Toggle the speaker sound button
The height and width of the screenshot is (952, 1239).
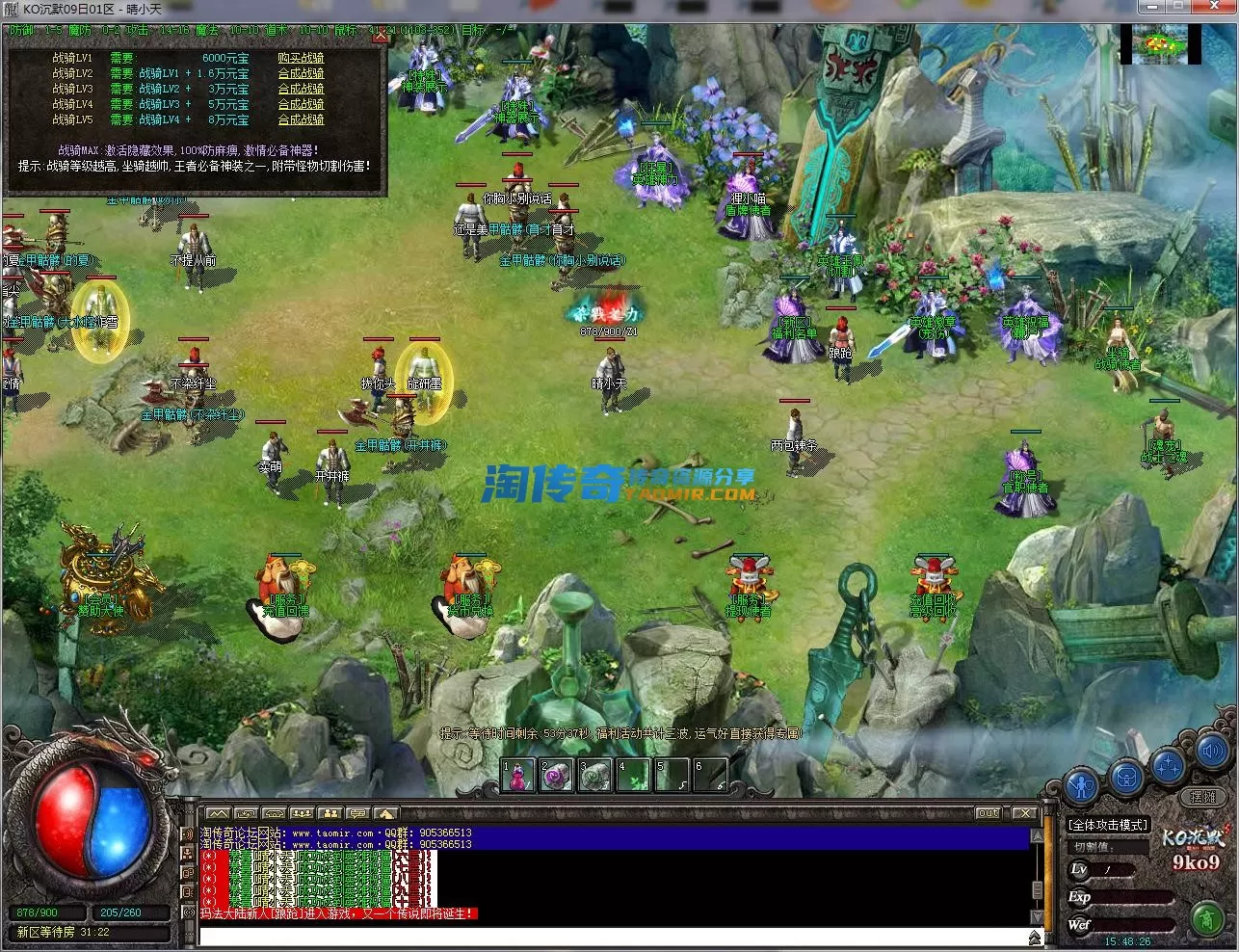(x=1211, y=751)
